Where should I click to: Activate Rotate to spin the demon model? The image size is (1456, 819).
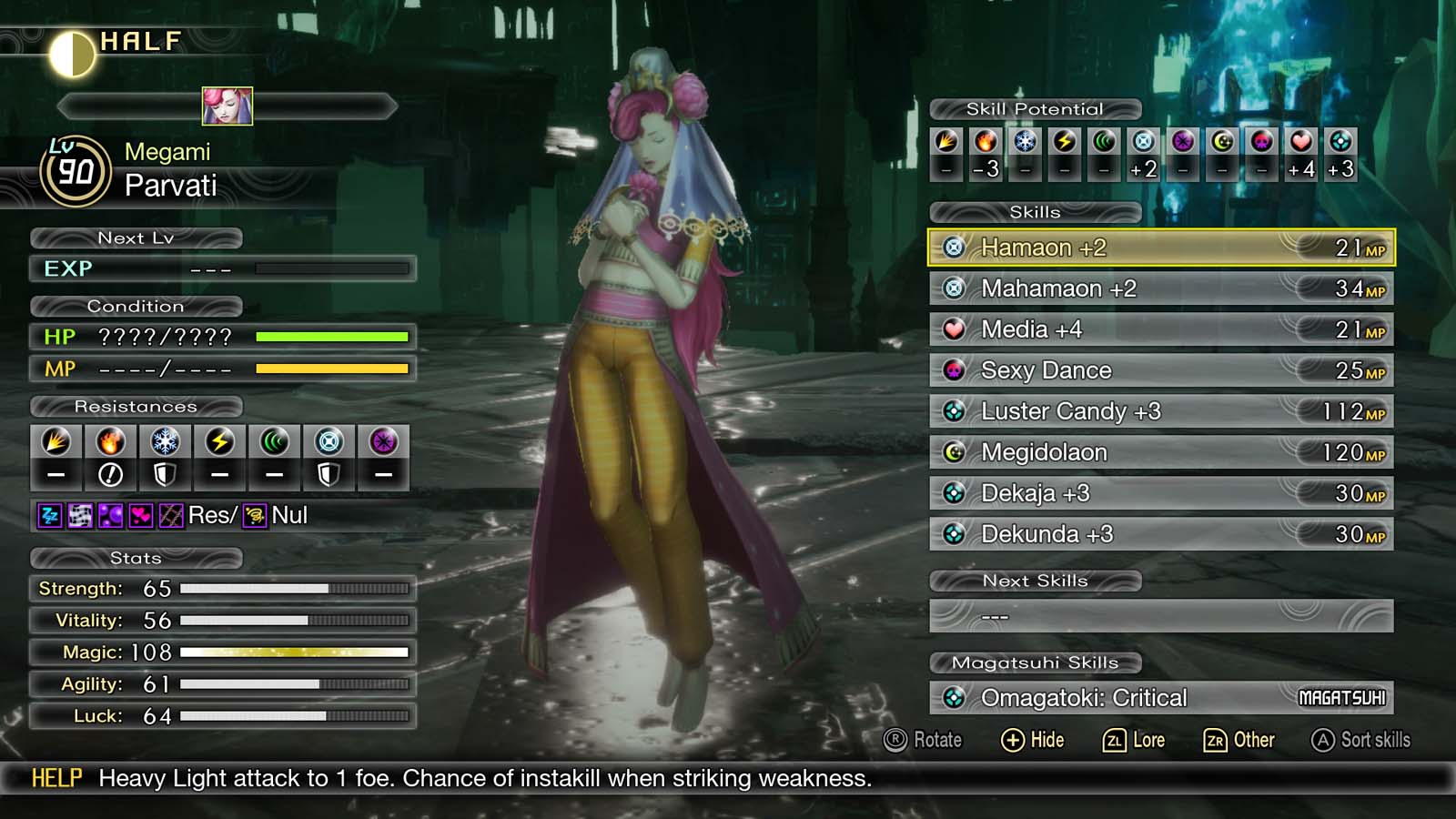coord(921,740)
